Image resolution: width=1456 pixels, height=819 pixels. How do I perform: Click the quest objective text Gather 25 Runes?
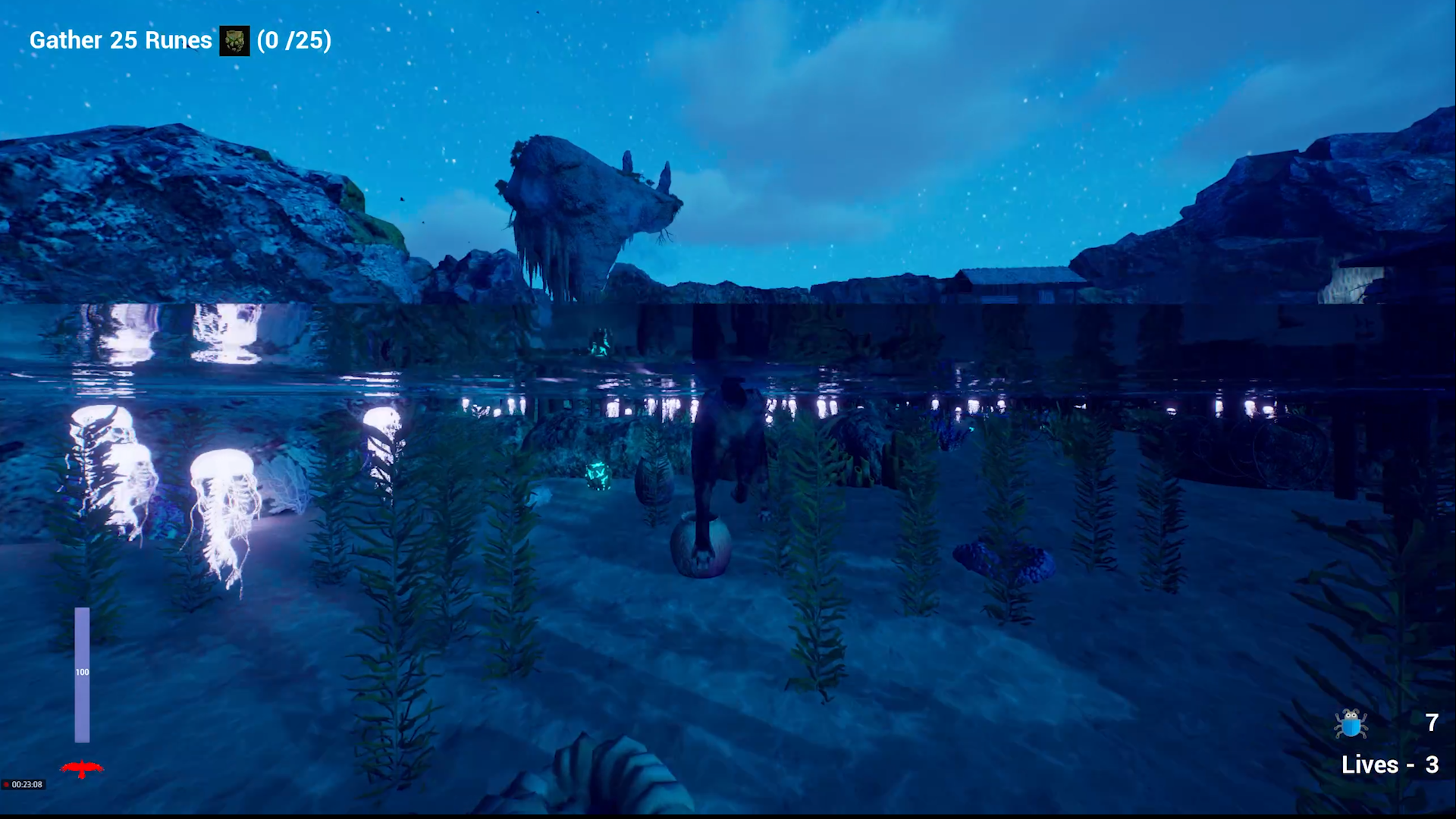[119, 40]
